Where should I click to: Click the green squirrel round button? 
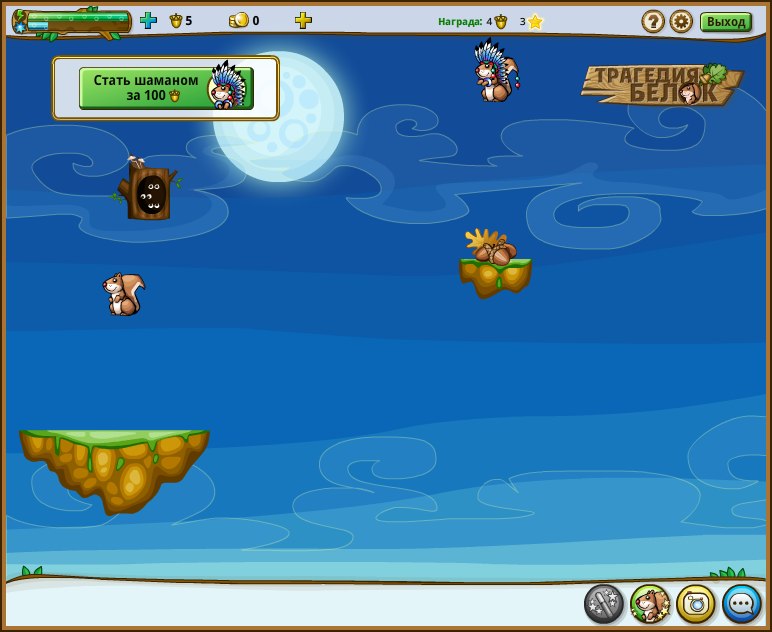point(650,603)
